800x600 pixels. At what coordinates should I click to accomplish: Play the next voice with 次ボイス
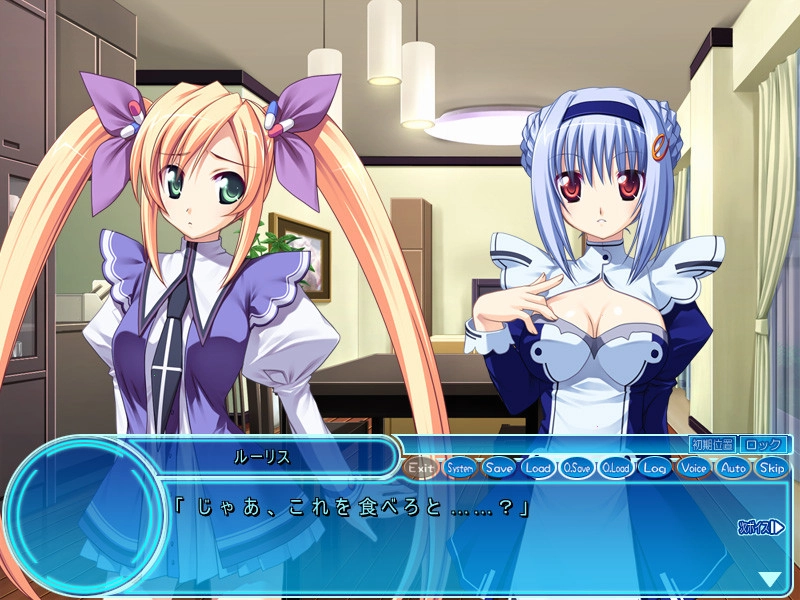[x=761, y=527]
